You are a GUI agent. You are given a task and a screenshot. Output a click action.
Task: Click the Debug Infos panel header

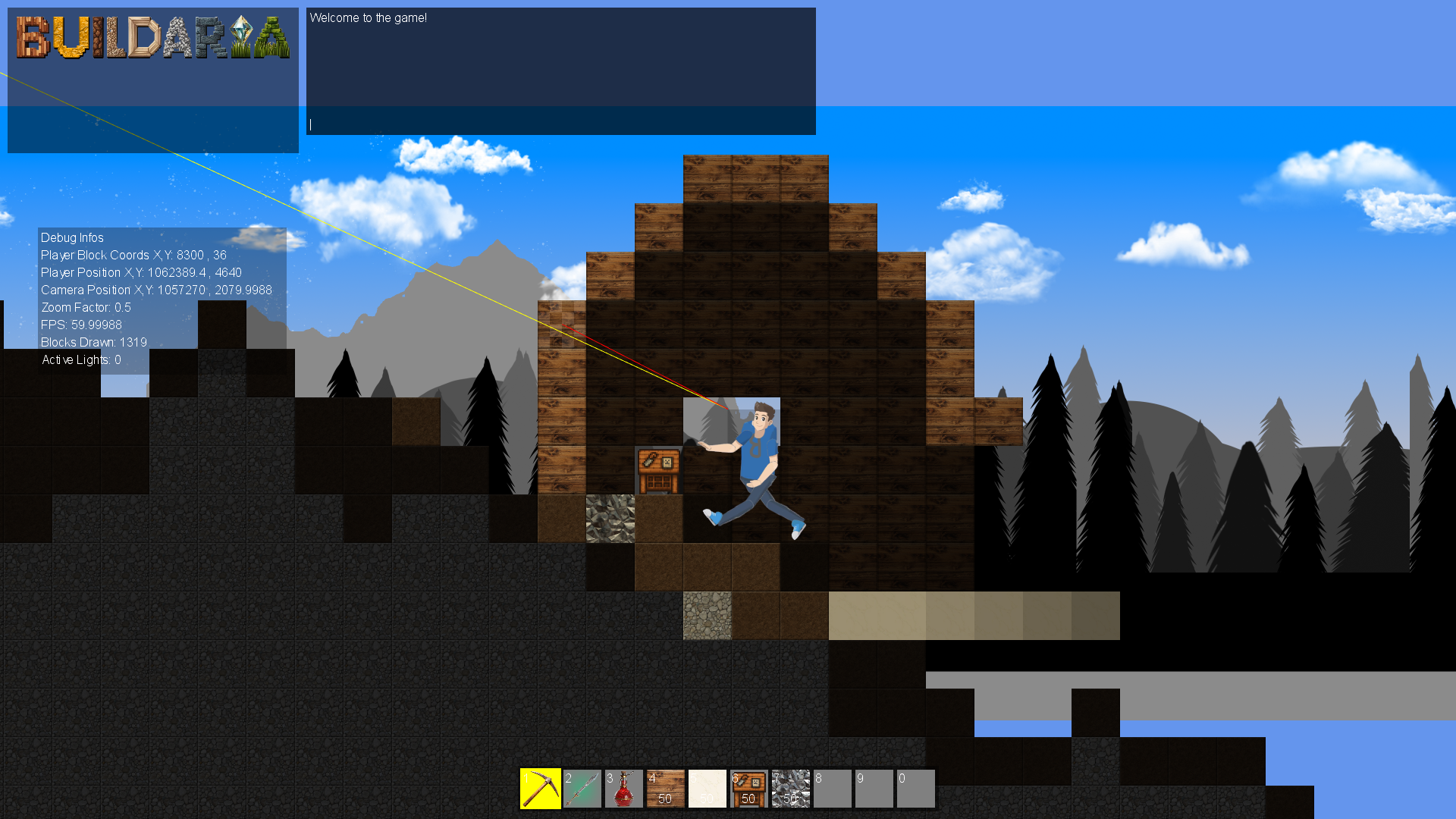pyautogui.click(x=71, y=237)
